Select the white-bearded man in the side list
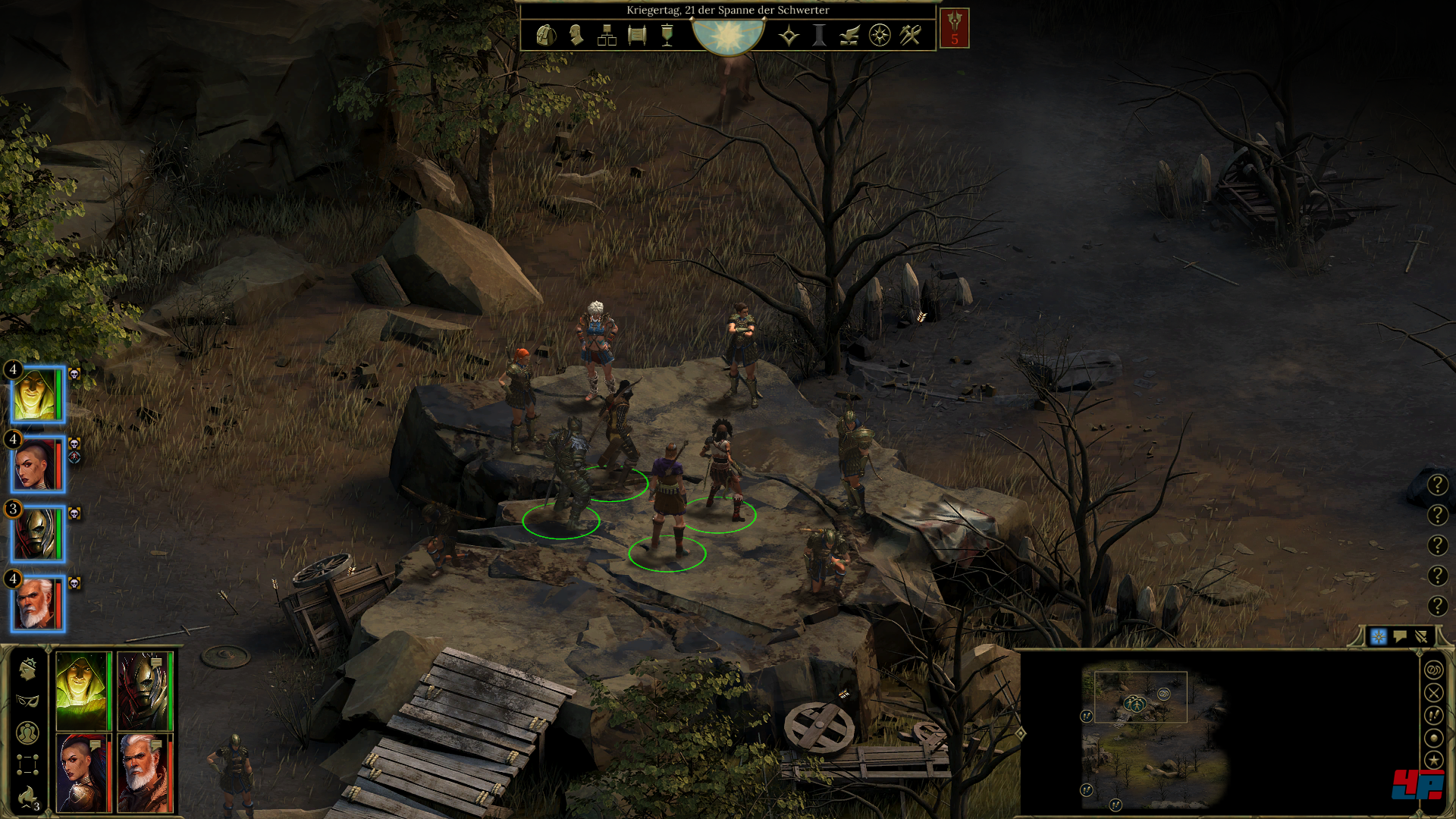Viewport: 1456px width, 819px height. 36,604
